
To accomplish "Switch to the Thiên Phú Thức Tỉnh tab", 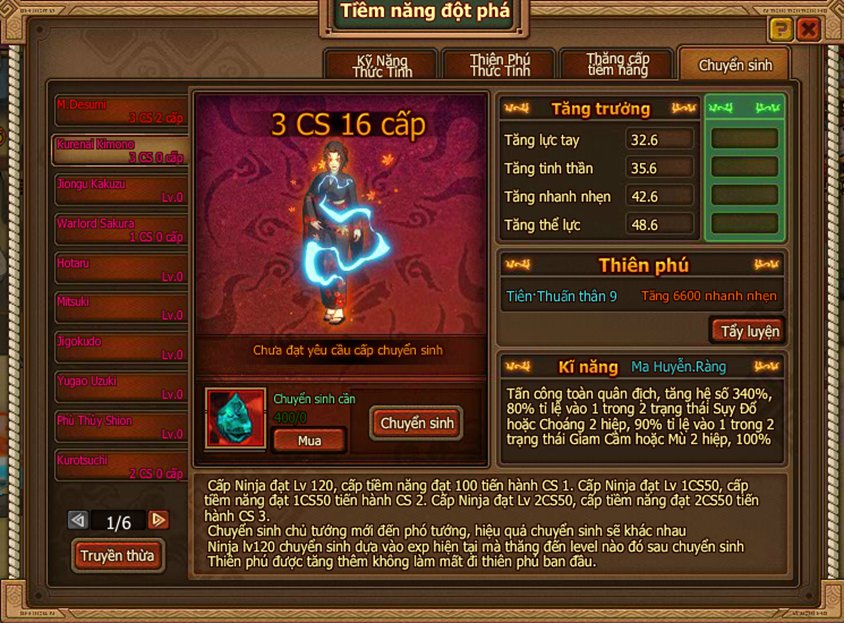I will 499,65.
